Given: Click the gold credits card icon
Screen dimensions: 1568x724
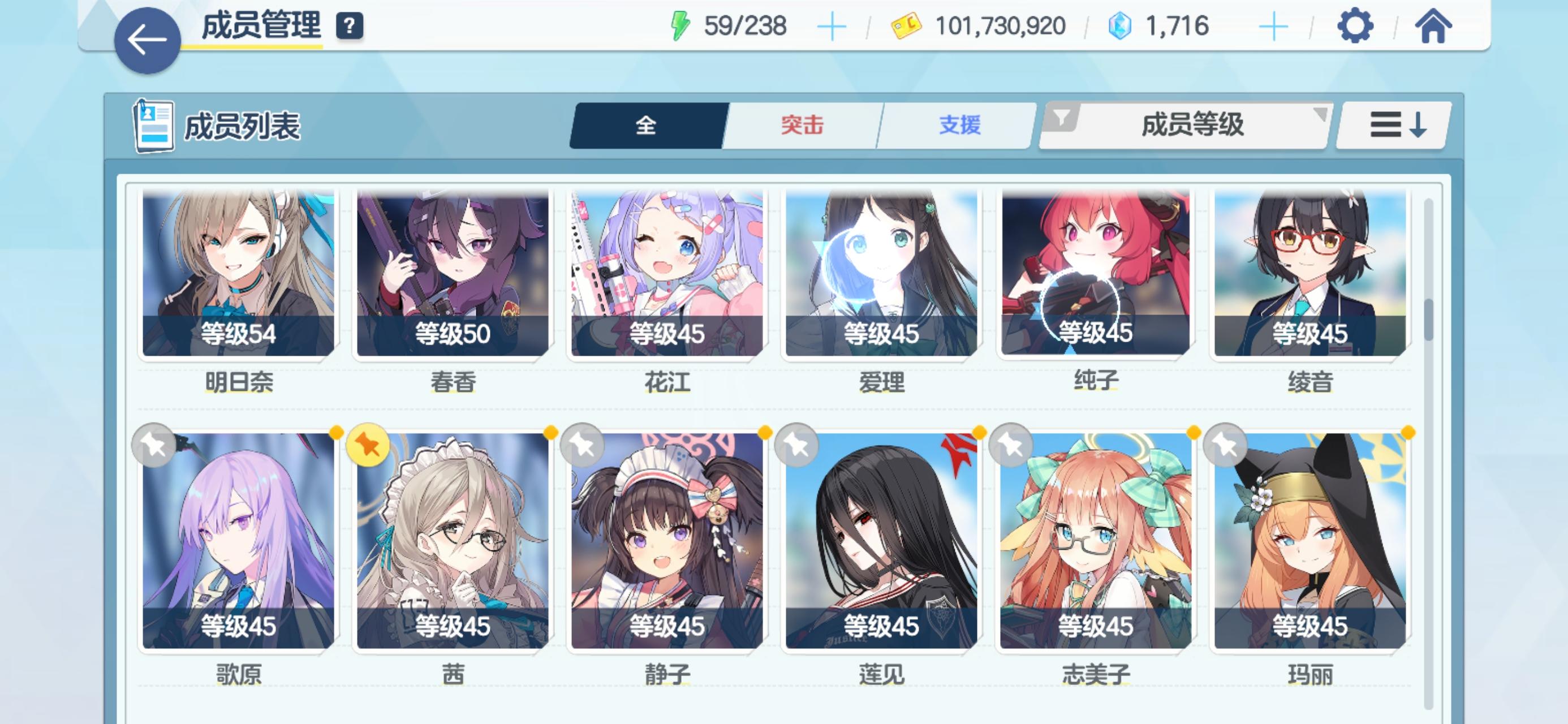Looking at the screenshot, I should point(906,24).
